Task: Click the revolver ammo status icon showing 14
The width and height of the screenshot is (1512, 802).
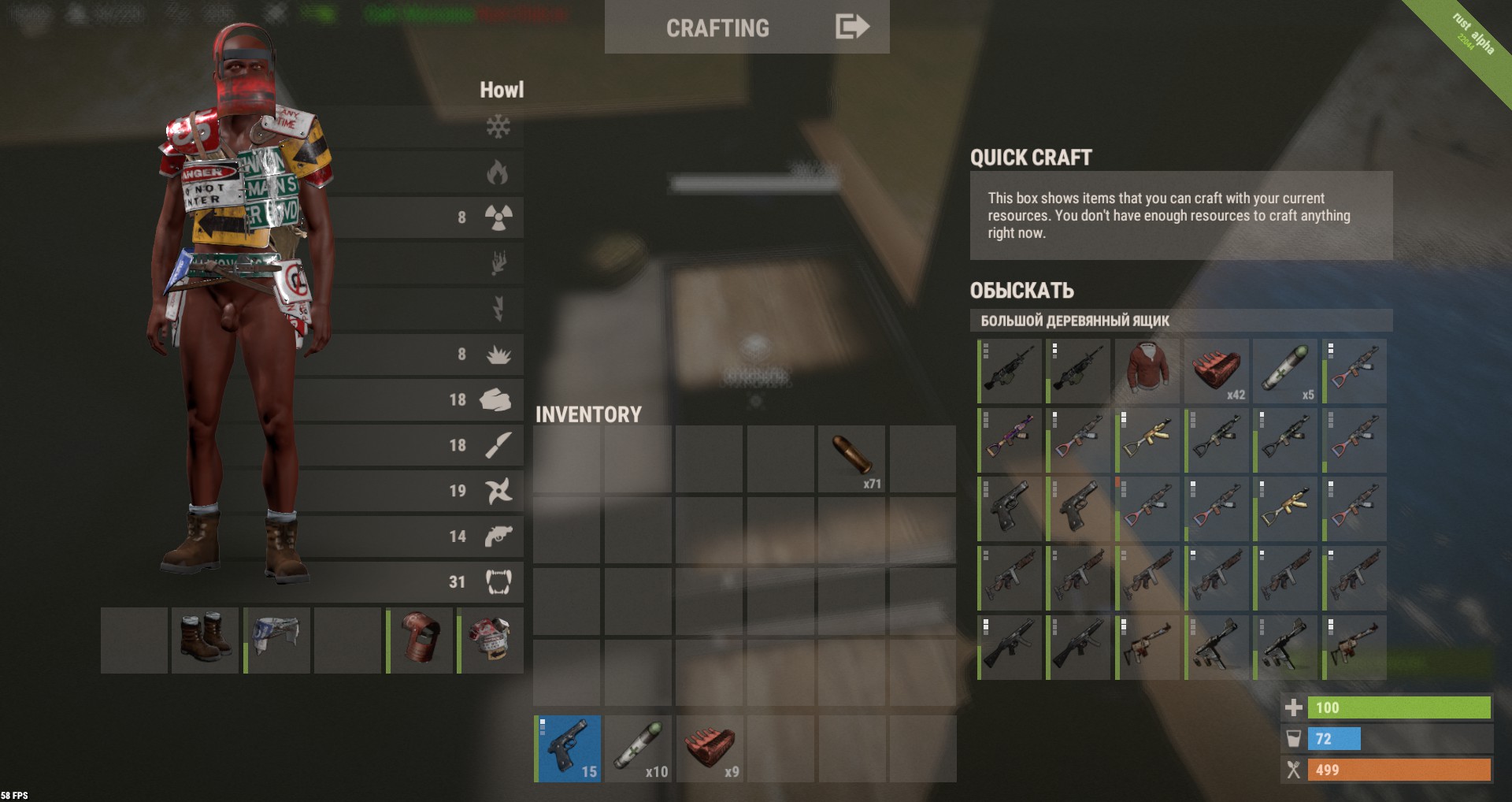Action: [498, 537]
